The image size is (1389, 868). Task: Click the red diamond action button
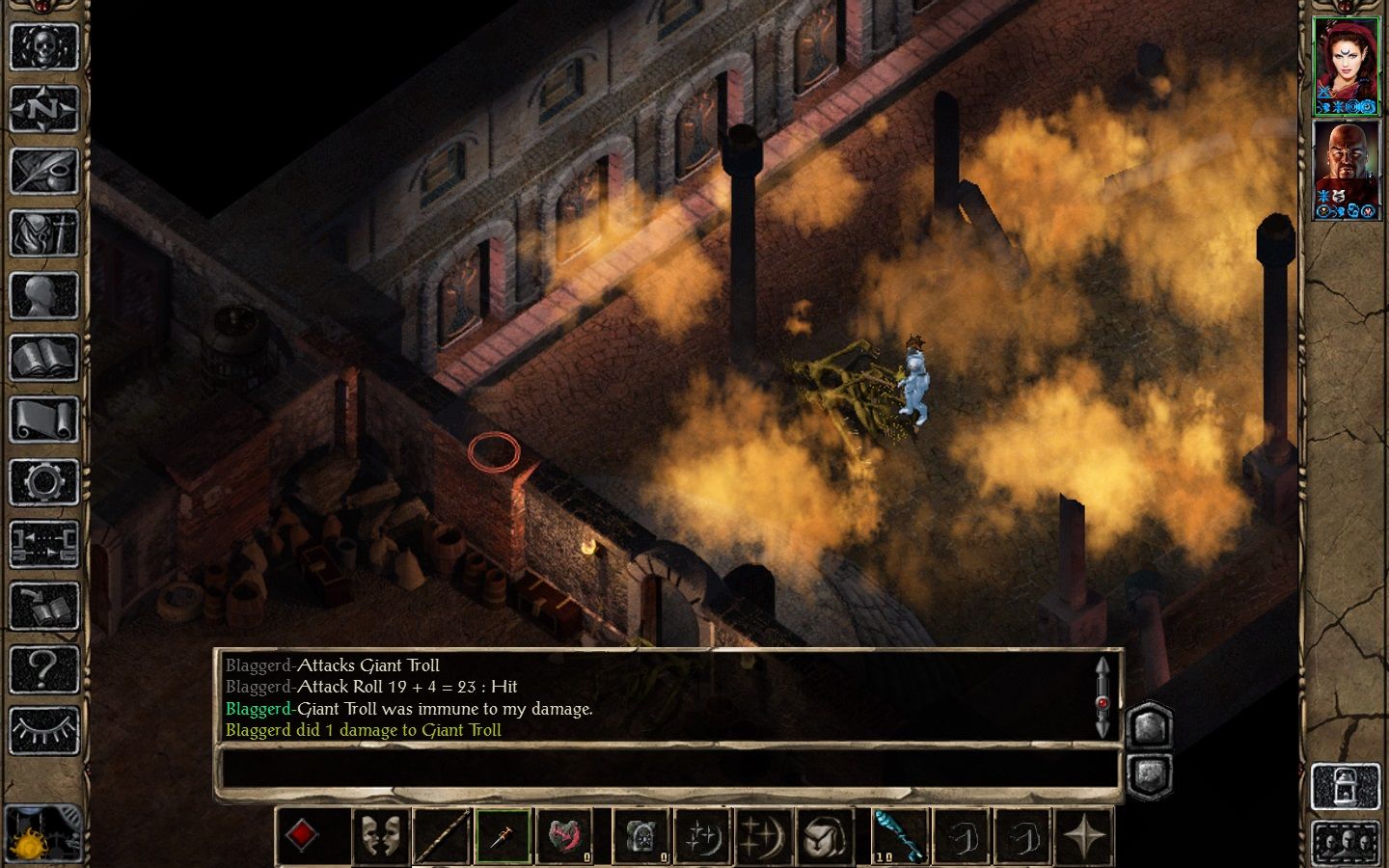point(302,835)
